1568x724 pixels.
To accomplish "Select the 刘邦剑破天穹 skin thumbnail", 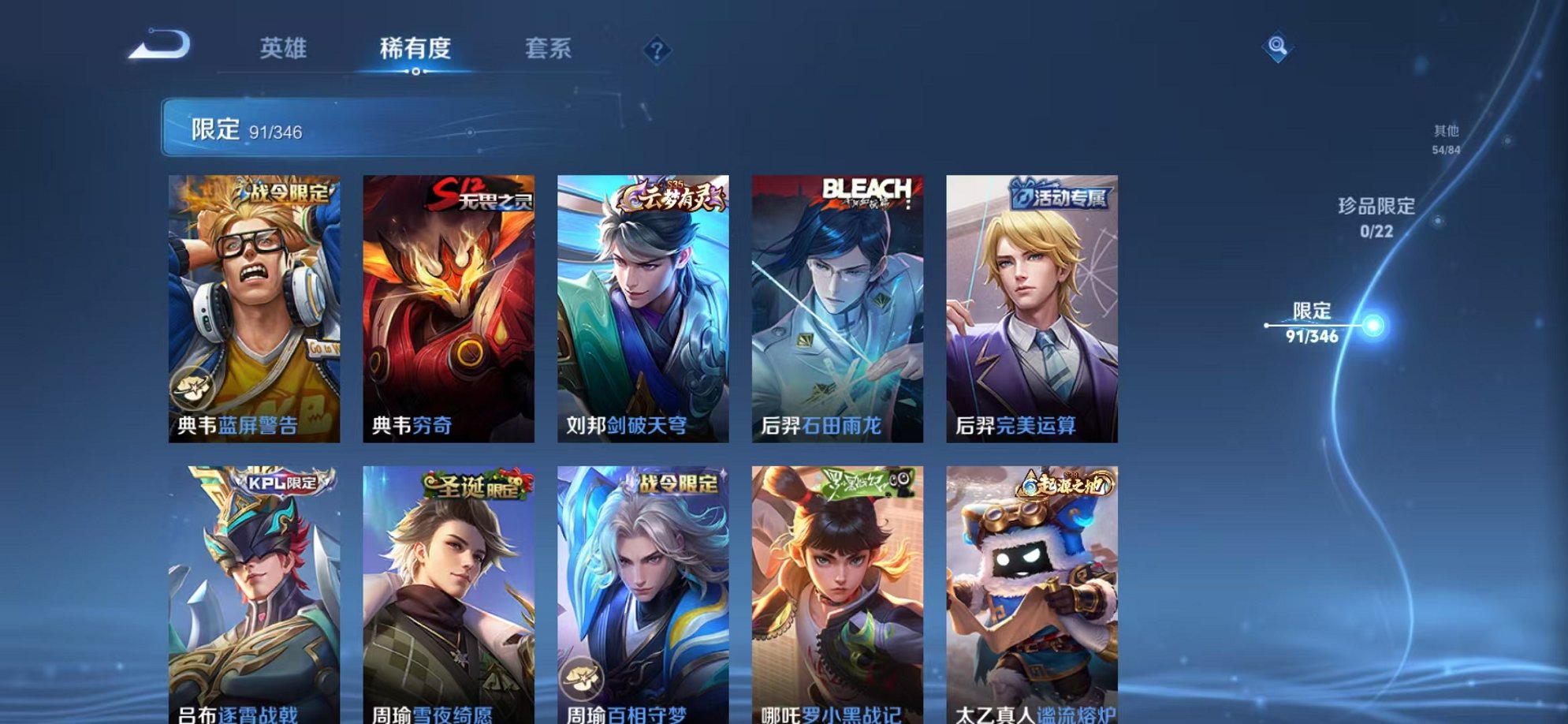I will click(x=642, y=308).
